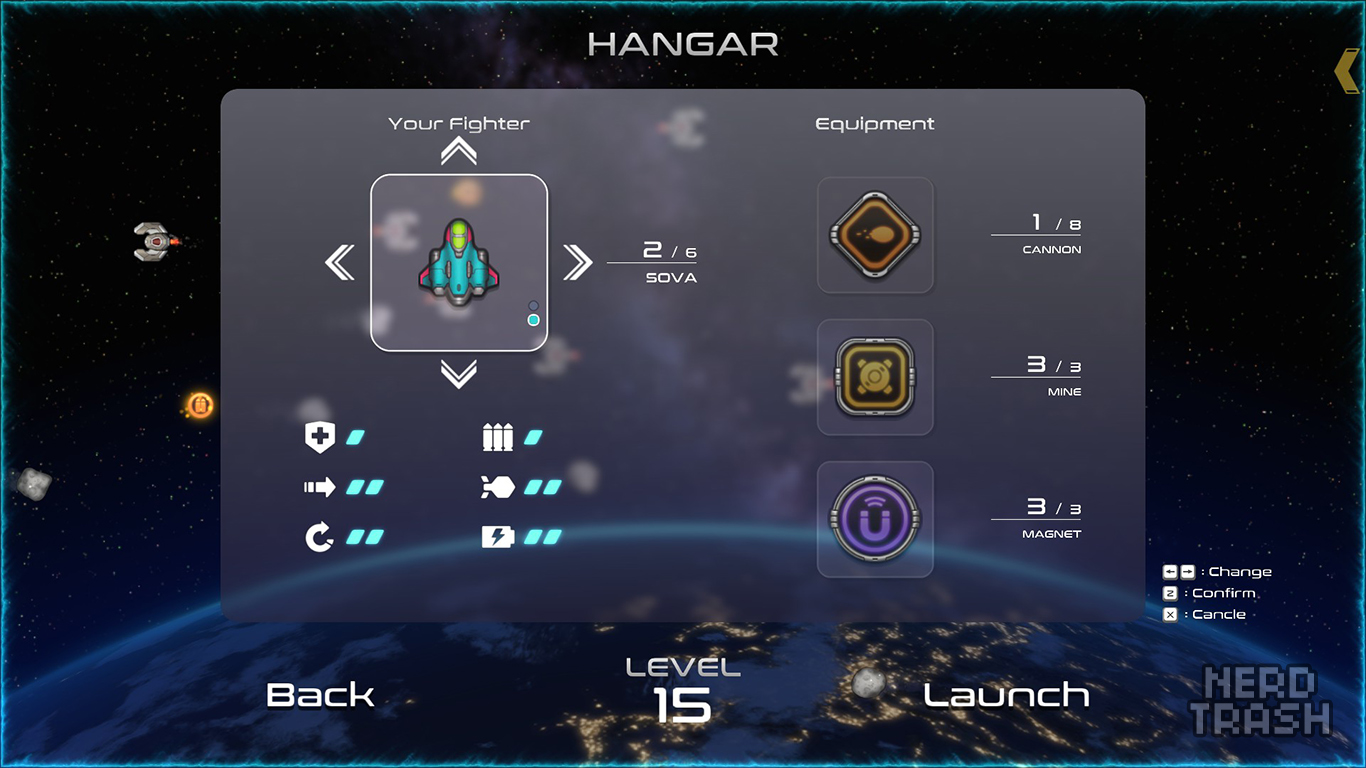Viewport: 1366px width, 768px height.
Task: Select the Sova fighter preview tile
Action: point(458,263)
